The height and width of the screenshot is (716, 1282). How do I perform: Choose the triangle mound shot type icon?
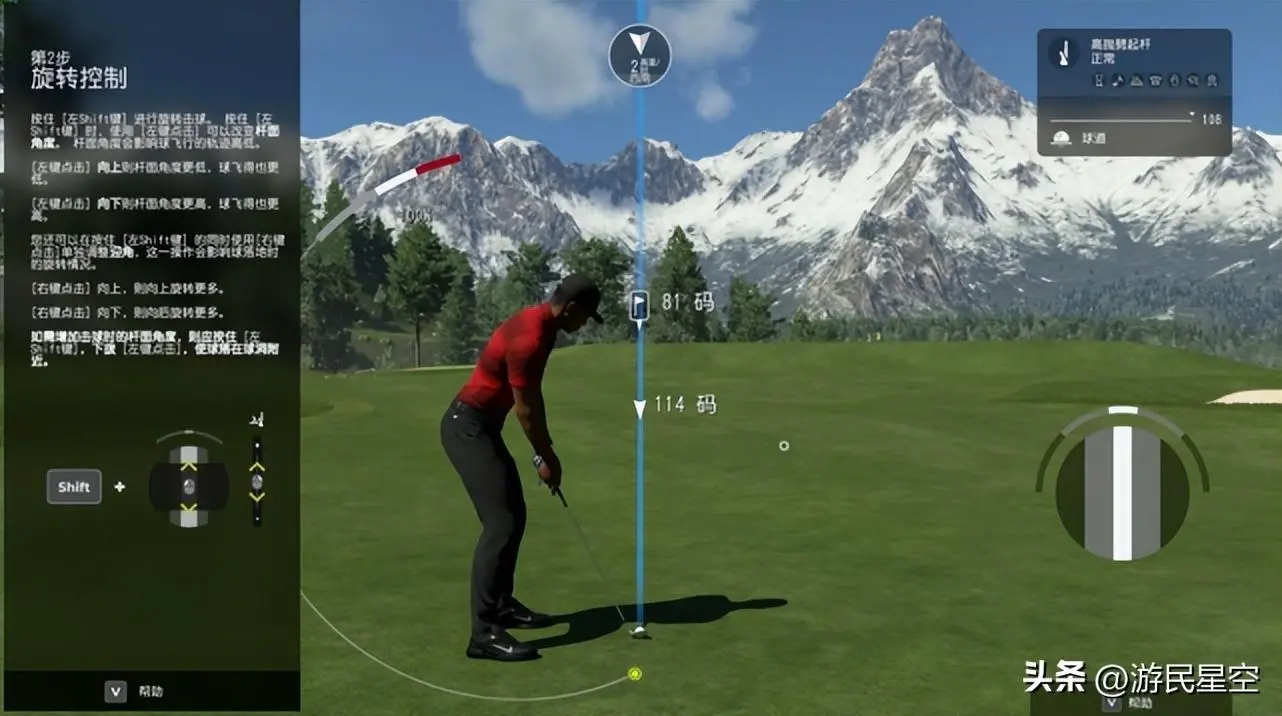1137,80
